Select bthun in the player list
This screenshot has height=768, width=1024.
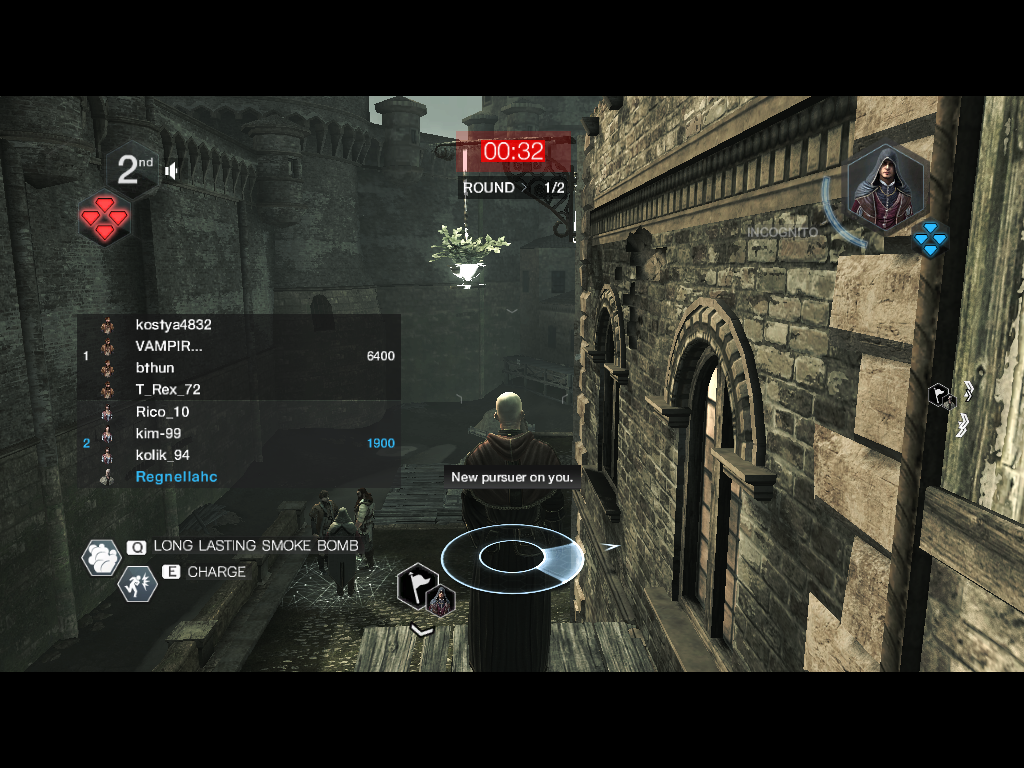pyautogui.click(x=155, y=368)
